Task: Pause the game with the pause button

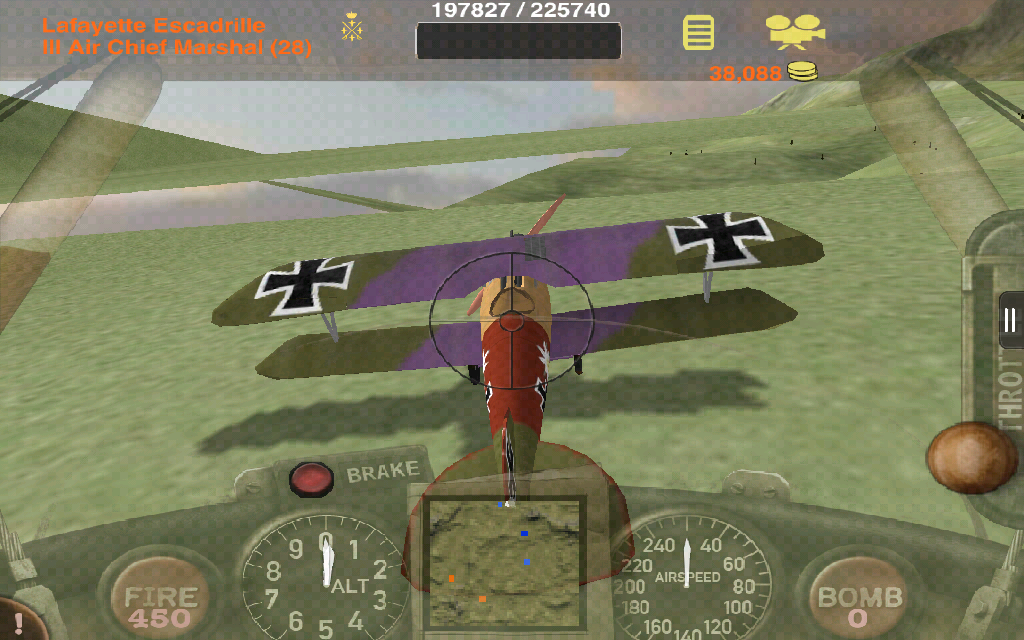Action: pyautogui.click(x=1010, y=320)
